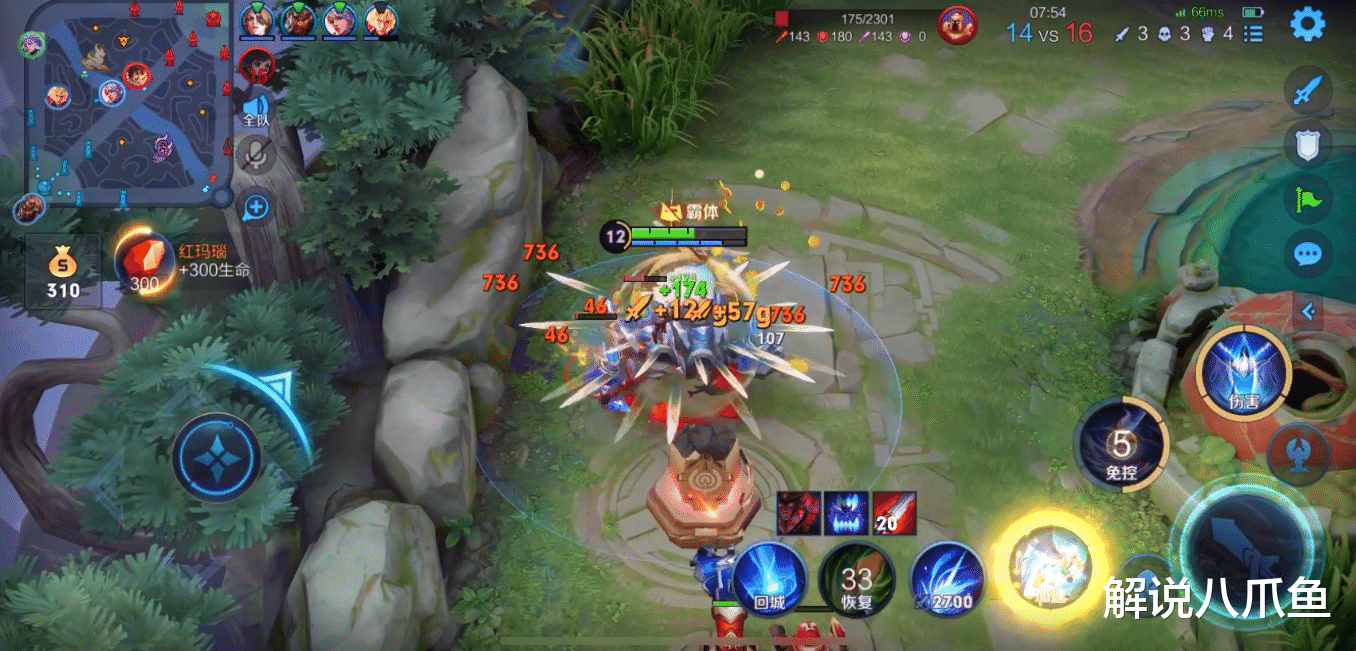Toggle the muted microphone button
The height and width of the screenshot is (651, 1356).
257,155
